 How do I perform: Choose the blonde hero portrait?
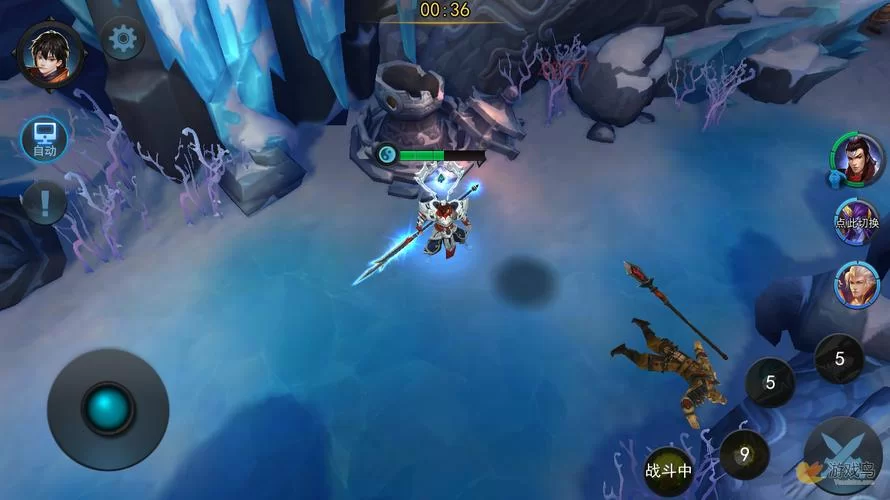click(858, 284)
